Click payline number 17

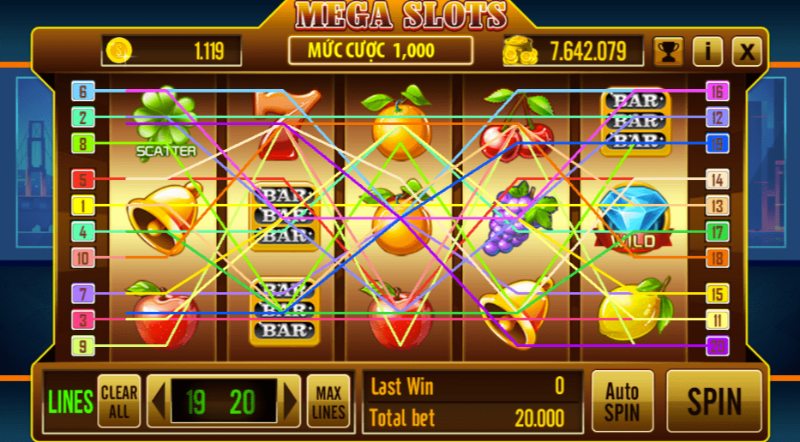click(716, 232)
